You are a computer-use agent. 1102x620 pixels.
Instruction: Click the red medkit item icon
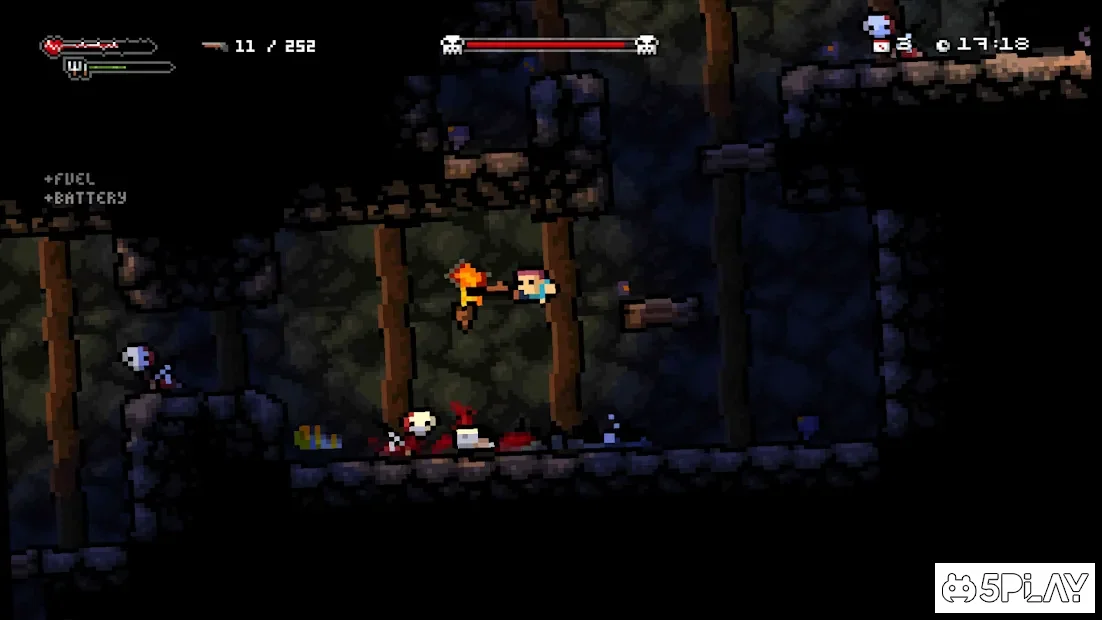[881, 46]
